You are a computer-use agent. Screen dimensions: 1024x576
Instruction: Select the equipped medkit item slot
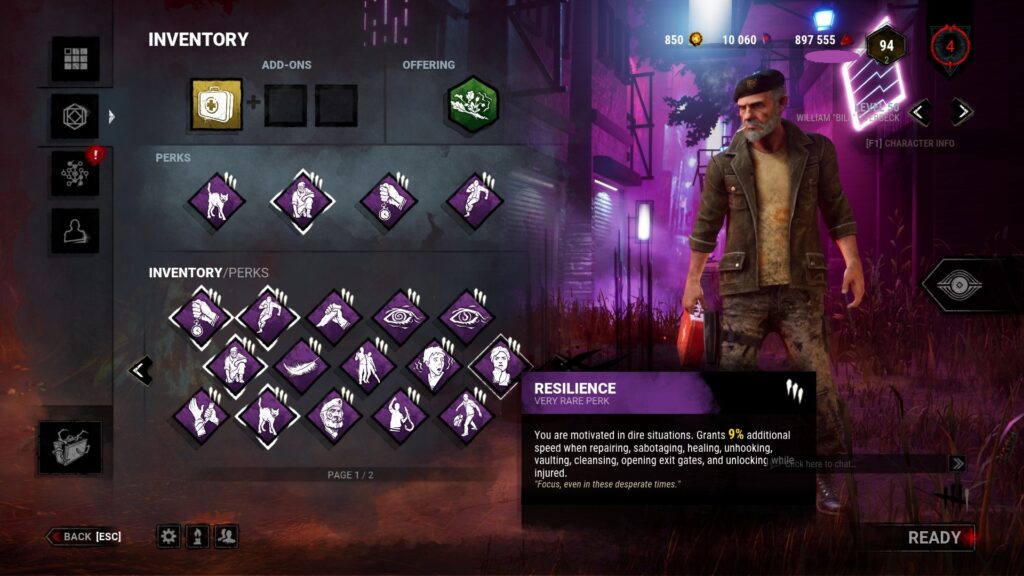click(217, 105)
